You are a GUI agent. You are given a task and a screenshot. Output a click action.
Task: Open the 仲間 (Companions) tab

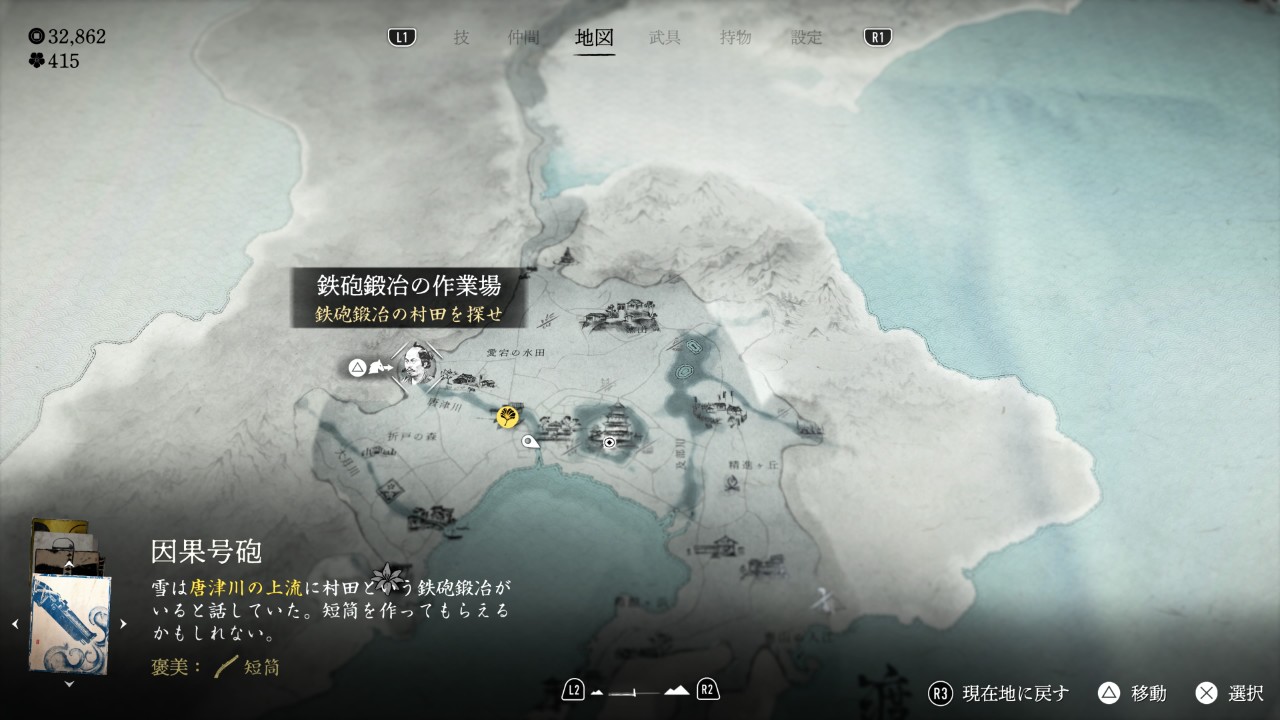(x=523, y=38)
